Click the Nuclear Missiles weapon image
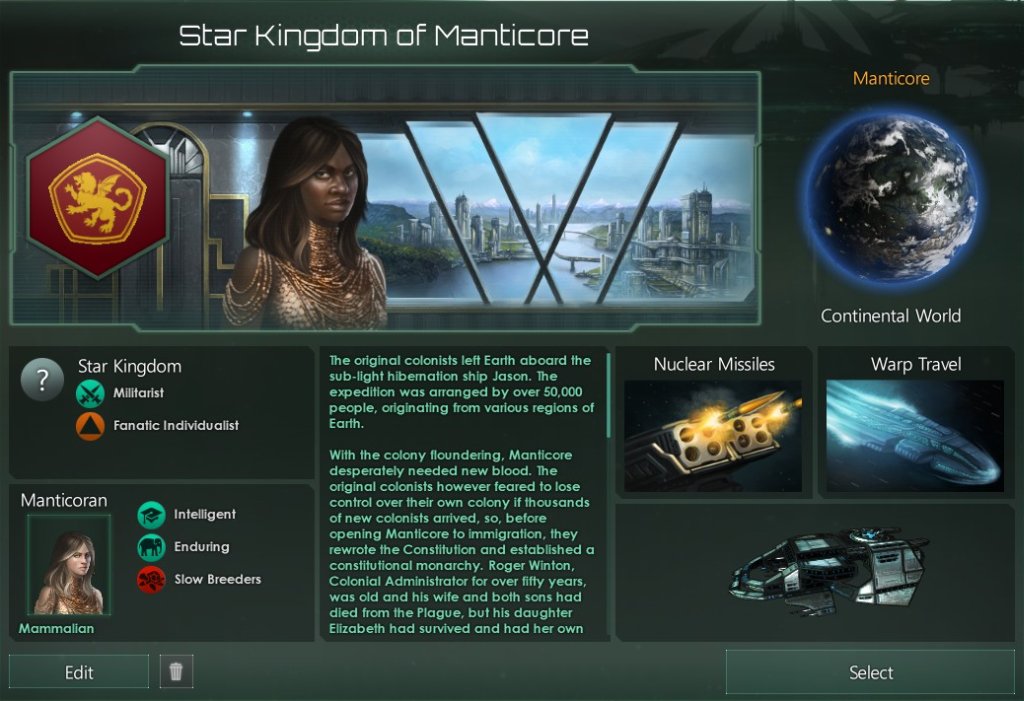Screen dimensions: 1024x701 click(x=713, y=435)
